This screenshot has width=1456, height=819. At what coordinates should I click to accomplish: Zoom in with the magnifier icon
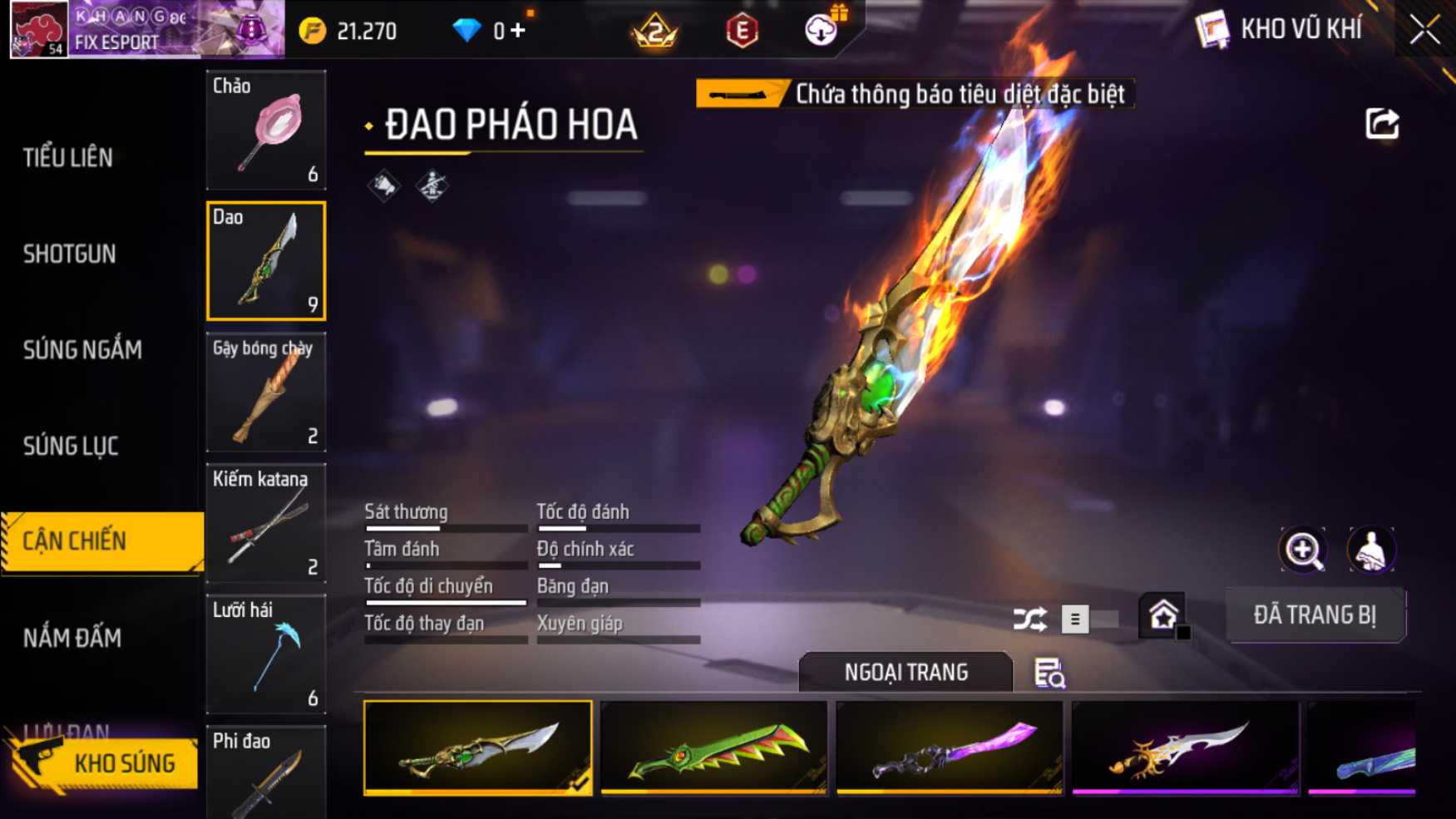click(x=1303, y=550)
